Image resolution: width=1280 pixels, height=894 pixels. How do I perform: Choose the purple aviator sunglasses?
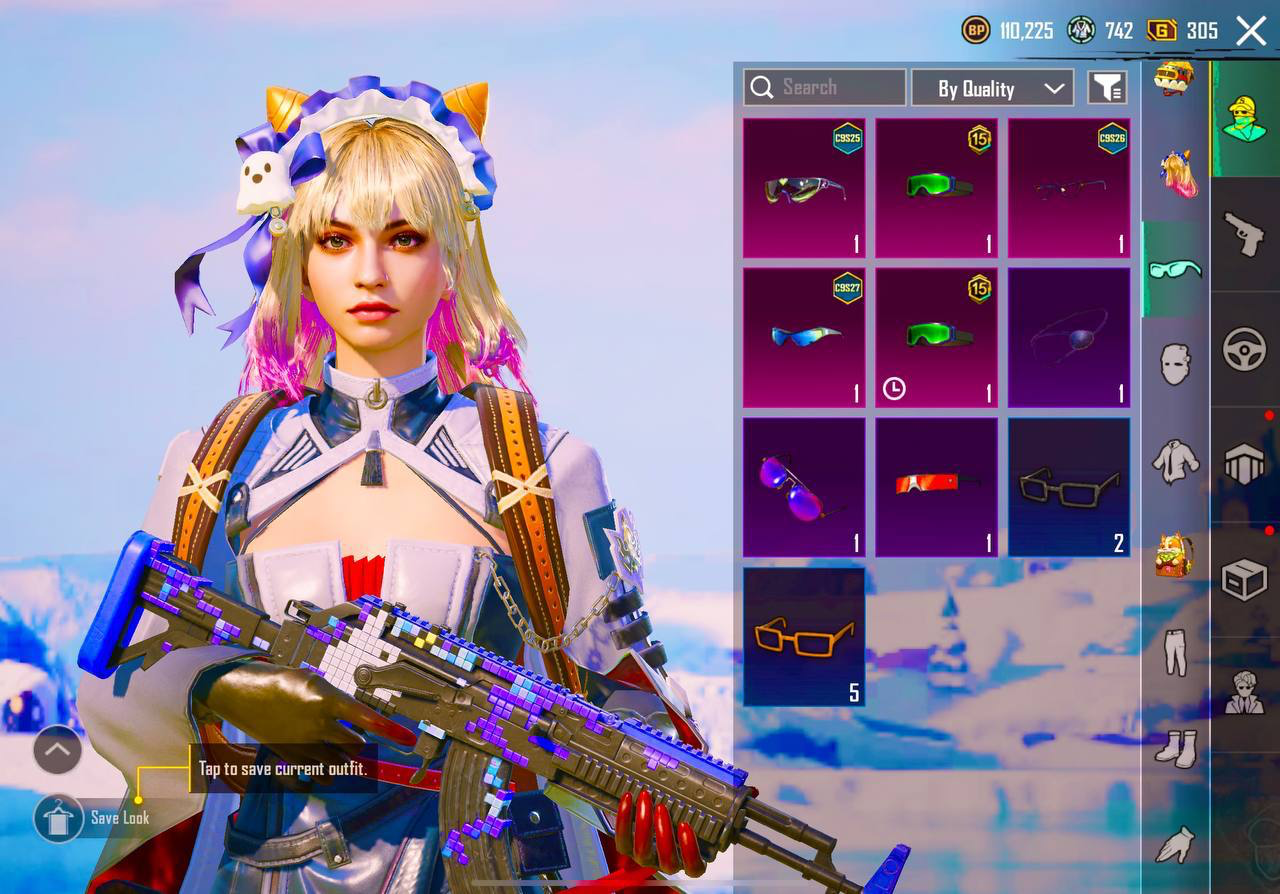tap(804, 487)
